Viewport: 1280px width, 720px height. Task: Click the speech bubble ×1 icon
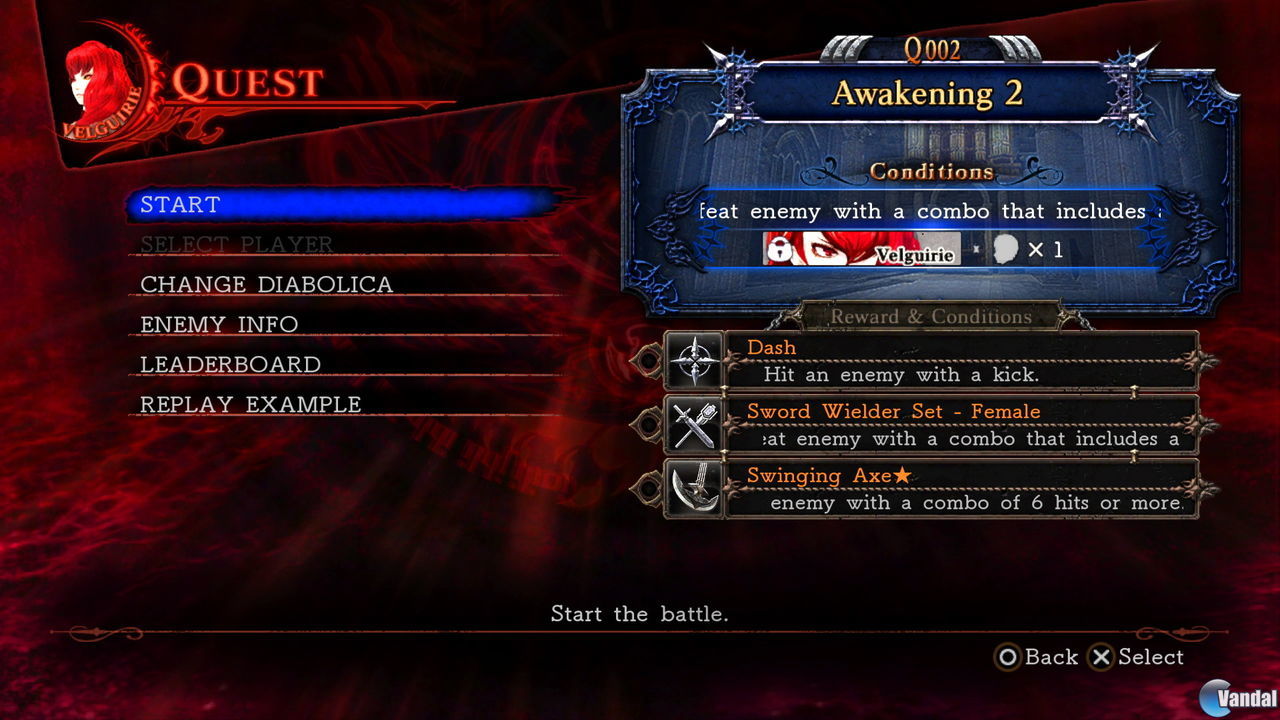tap(1008, 250)
